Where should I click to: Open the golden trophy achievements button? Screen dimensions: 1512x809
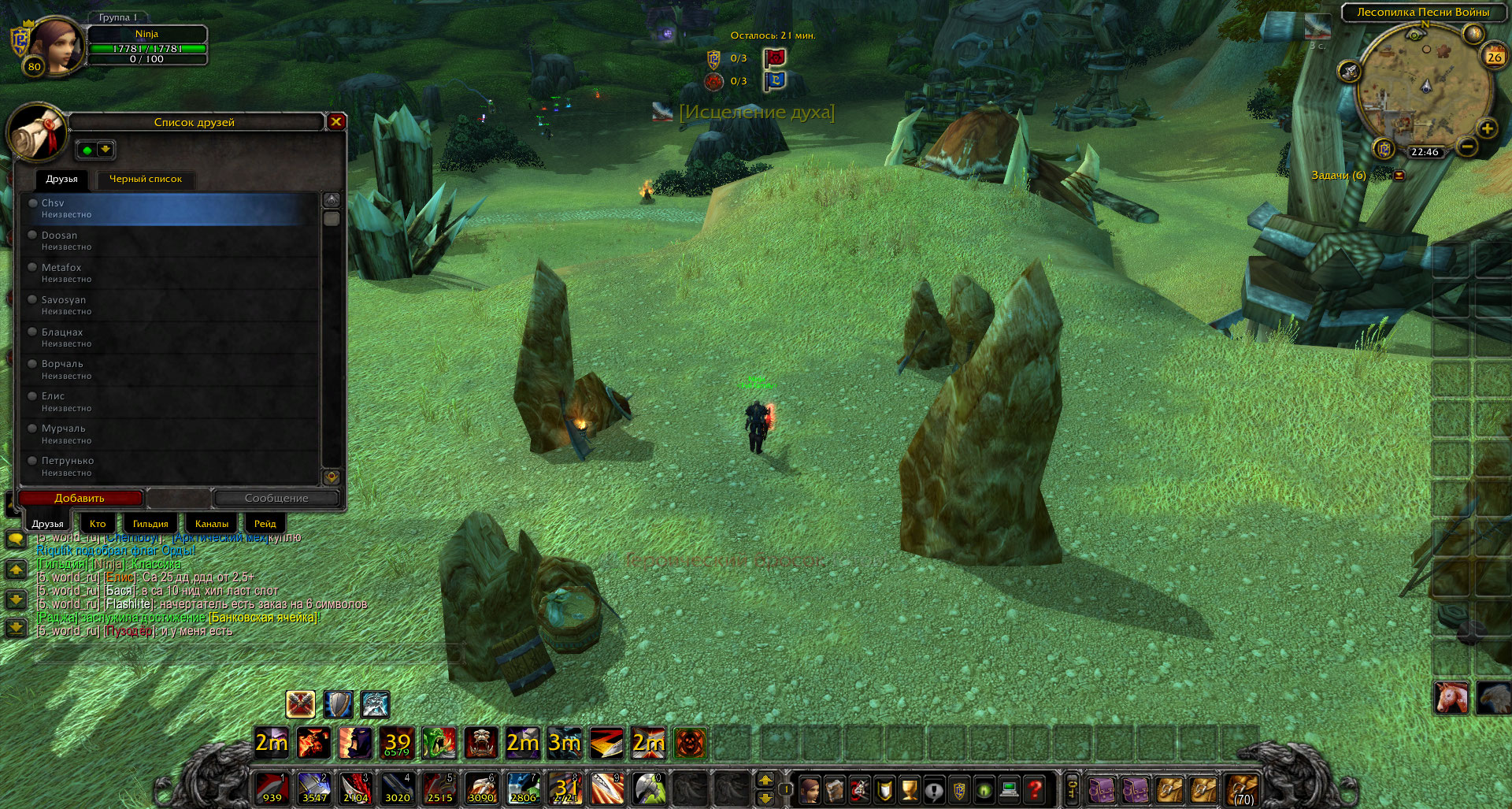(909, 789)
